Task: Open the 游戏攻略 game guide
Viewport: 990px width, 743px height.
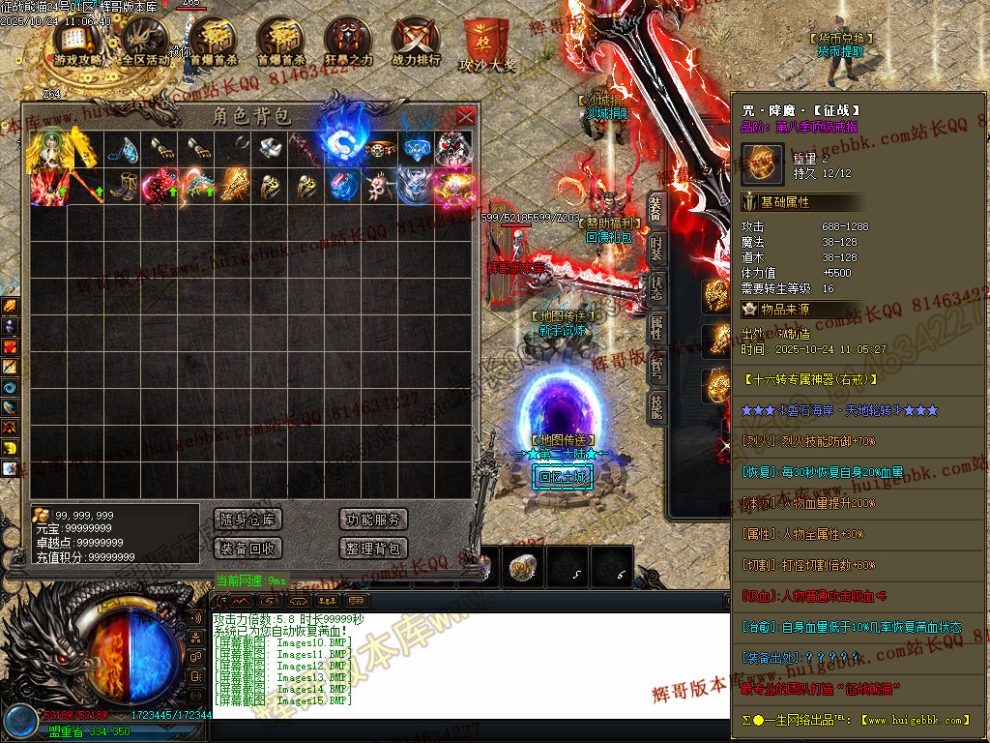Action: pyautogui.click(x=79, y=43)
